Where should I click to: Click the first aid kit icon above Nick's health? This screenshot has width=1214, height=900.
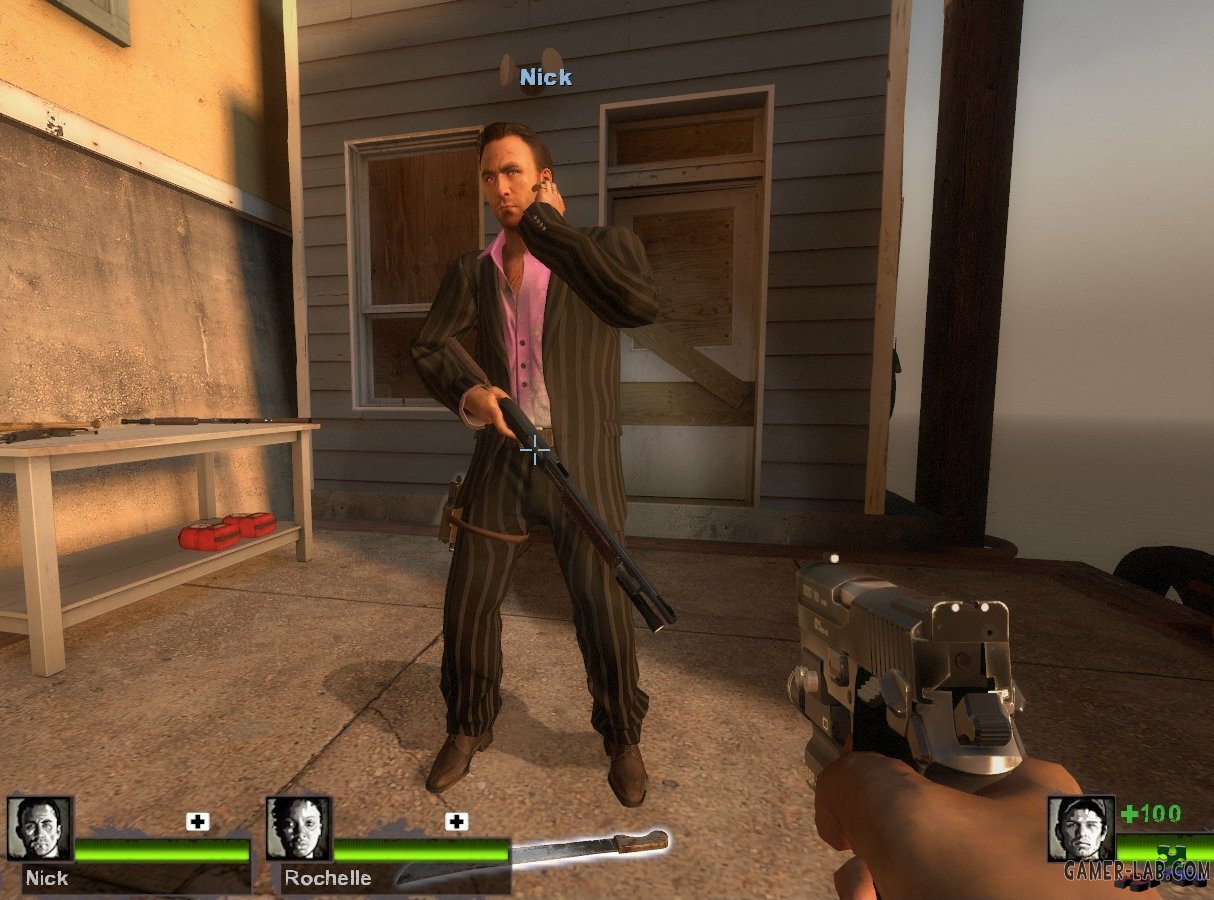198,822
